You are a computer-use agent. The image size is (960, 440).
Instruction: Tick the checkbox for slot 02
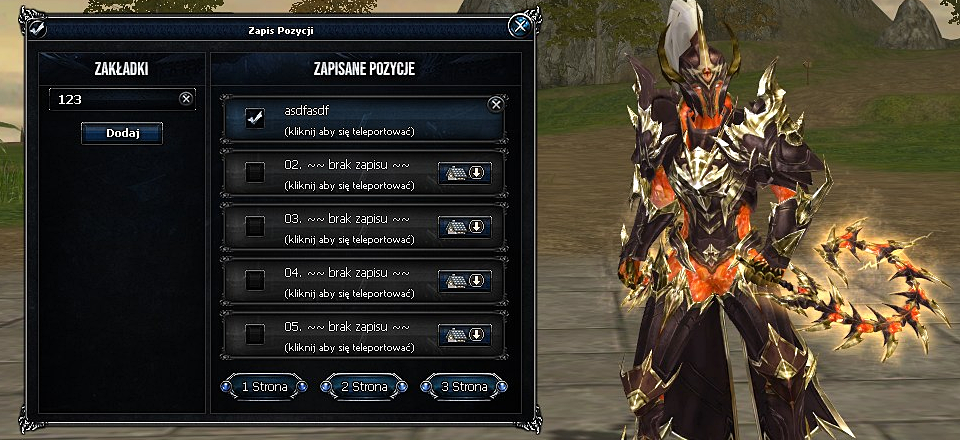(255, 173)
